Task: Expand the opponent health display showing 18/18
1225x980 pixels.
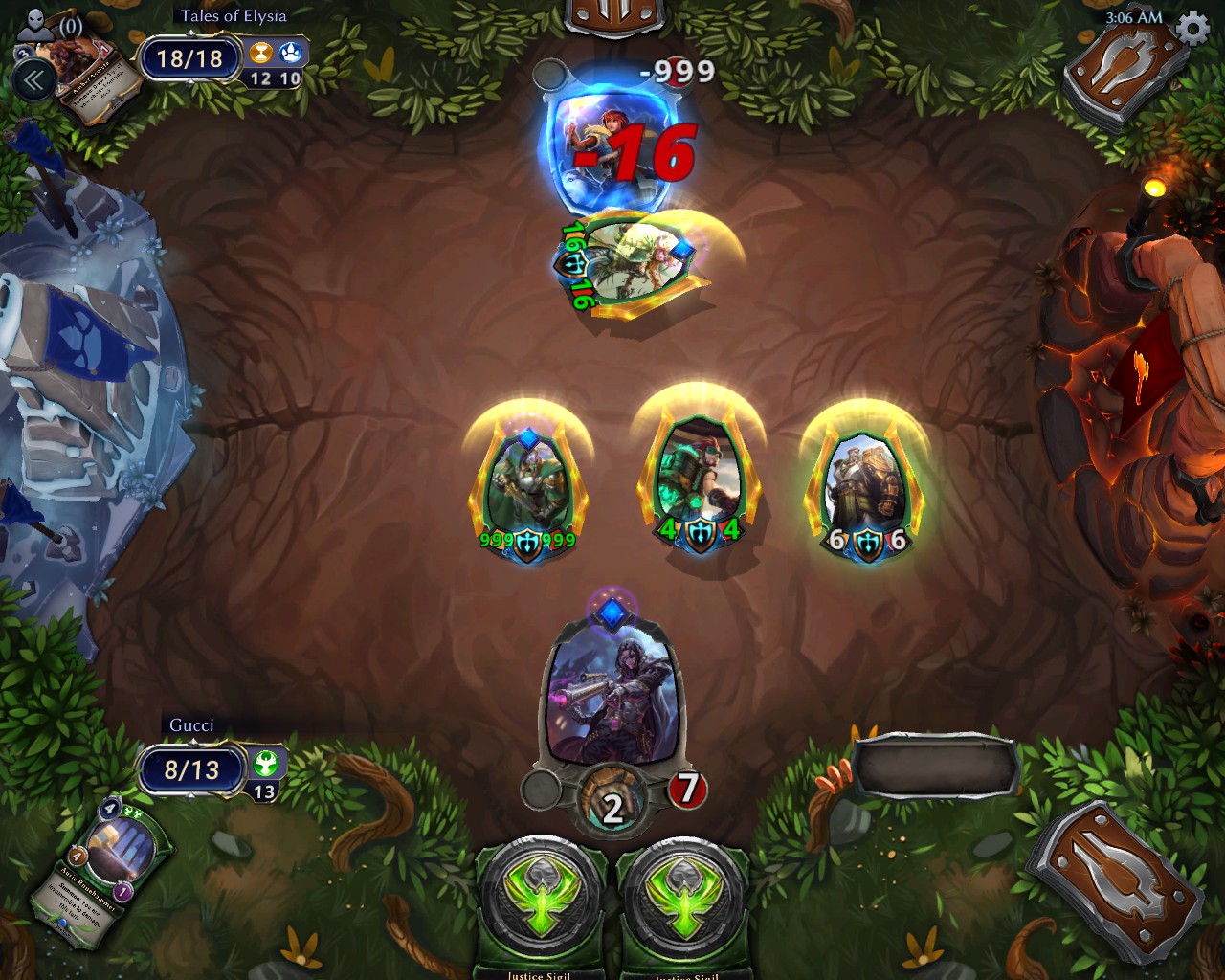Action: click(x=188, y=58)
